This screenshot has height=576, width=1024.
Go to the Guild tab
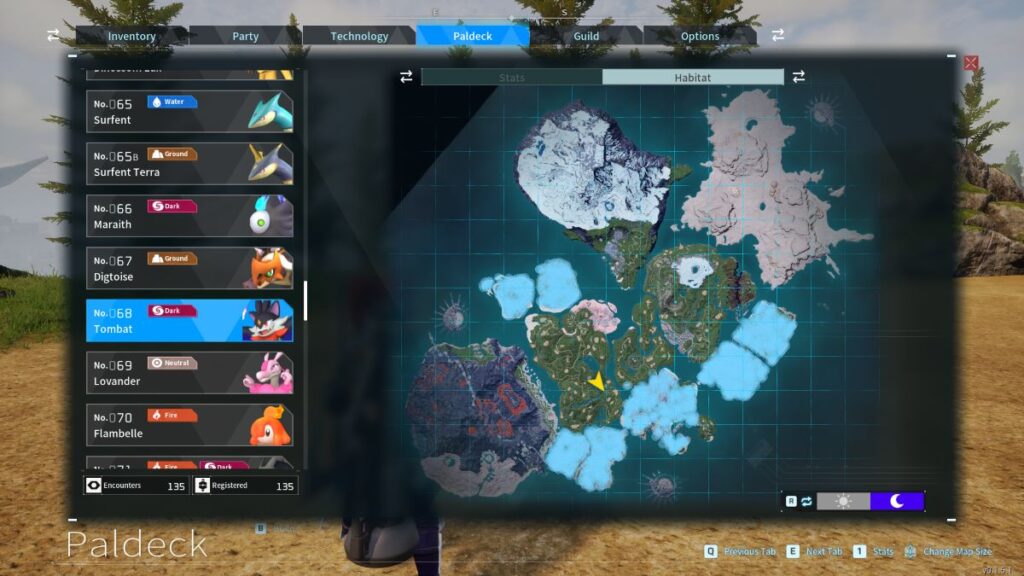coord(586,36)
